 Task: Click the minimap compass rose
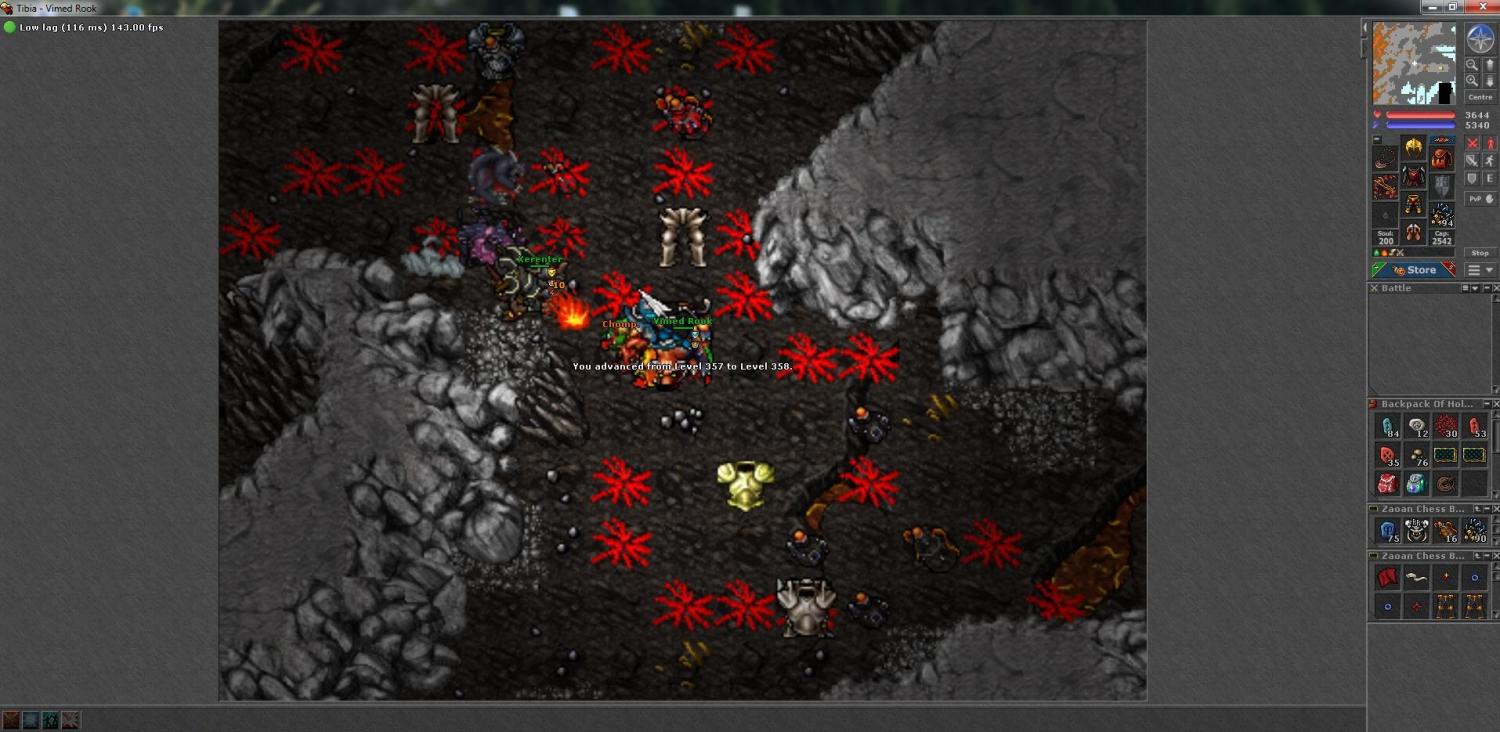[1480, 40]
